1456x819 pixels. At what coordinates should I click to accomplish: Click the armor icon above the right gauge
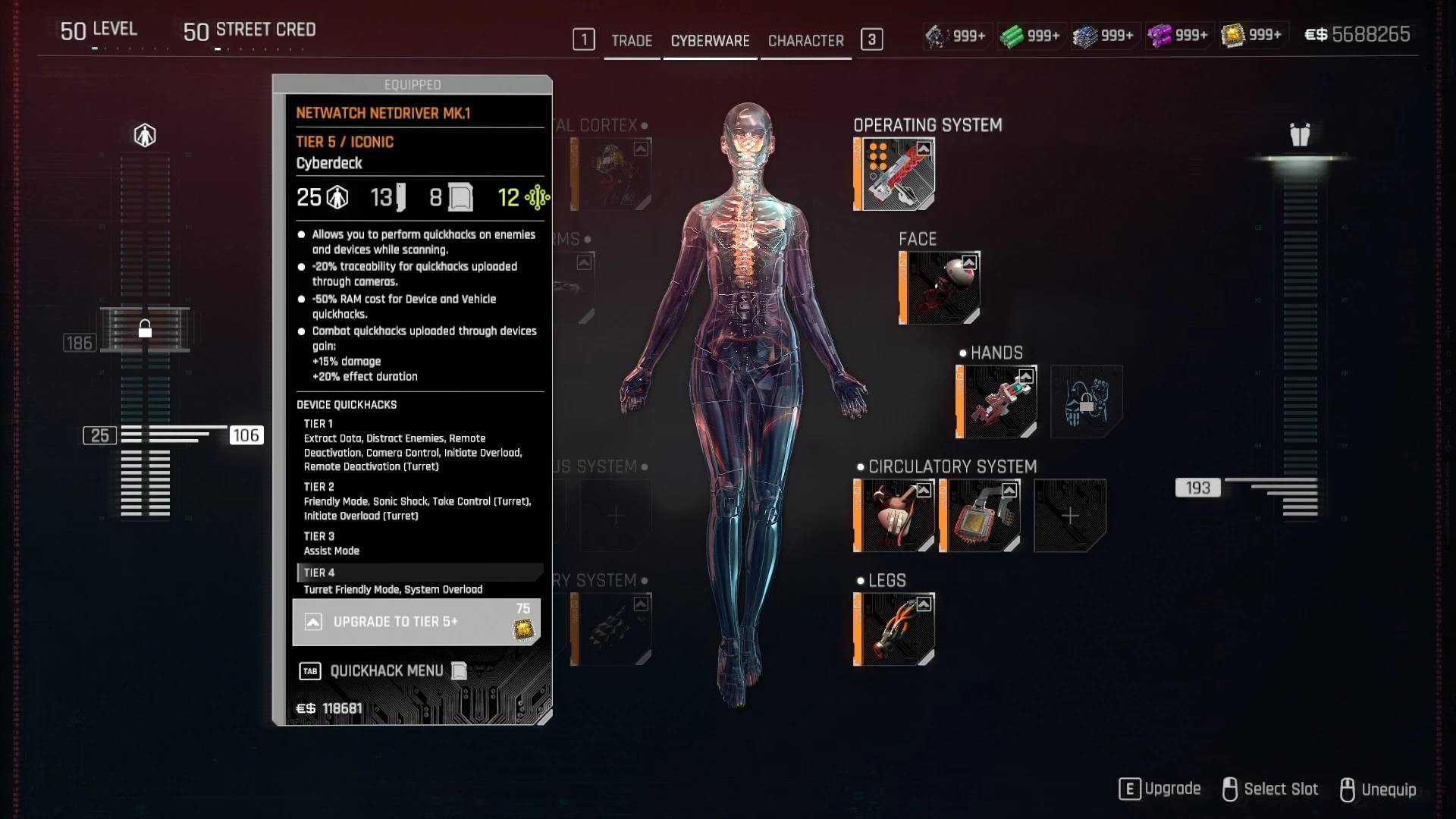[1300, 136]
